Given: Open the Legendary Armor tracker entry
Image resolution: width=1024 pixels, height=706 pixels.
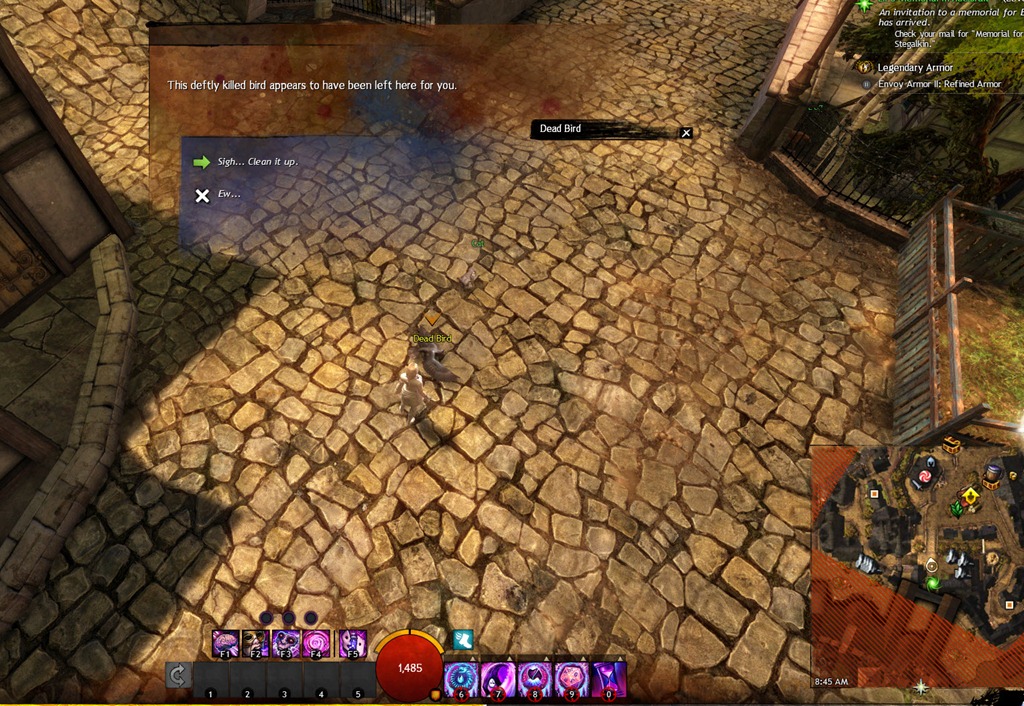Looking at the screenshot, I should [x=914, y=68].
